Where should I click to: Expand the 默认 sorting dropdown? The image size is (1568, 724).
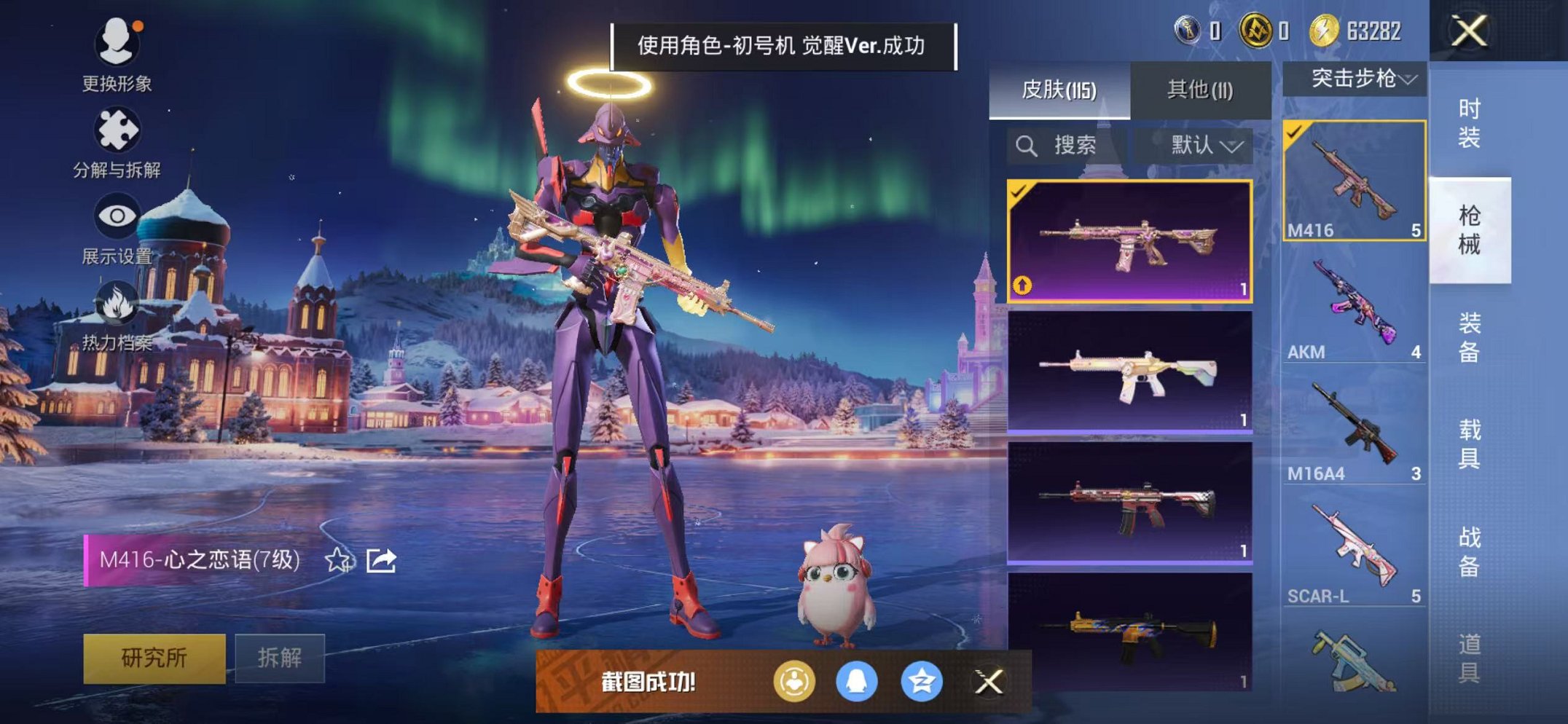(x=1202, y=144)
